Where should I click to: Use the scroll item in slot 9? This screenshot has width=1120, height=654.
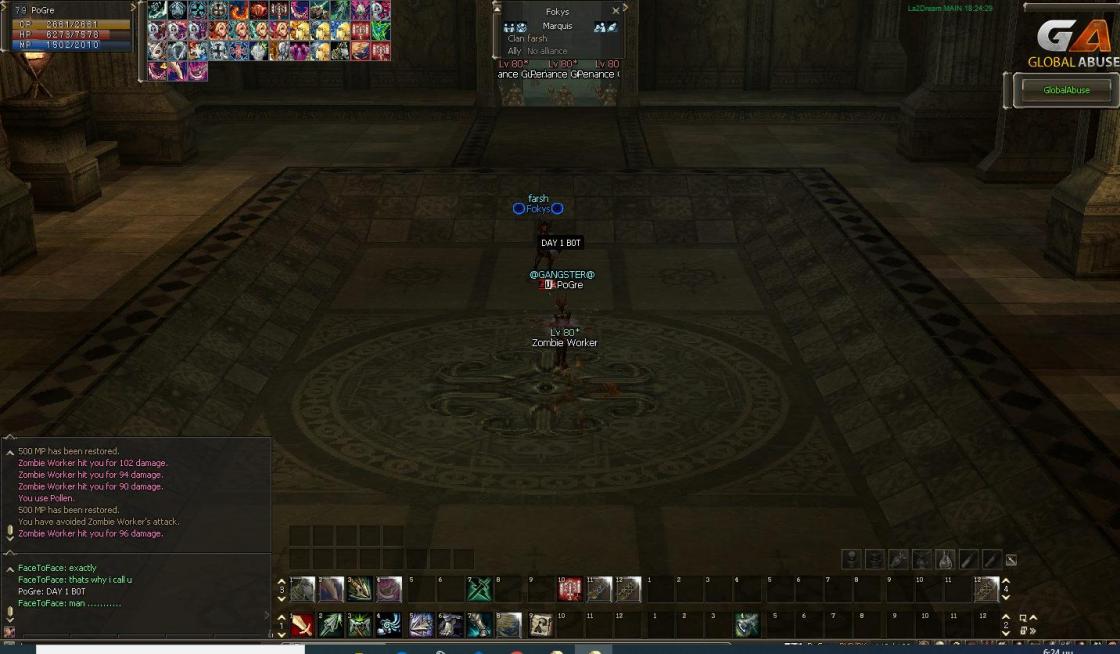tap(540, 625)
